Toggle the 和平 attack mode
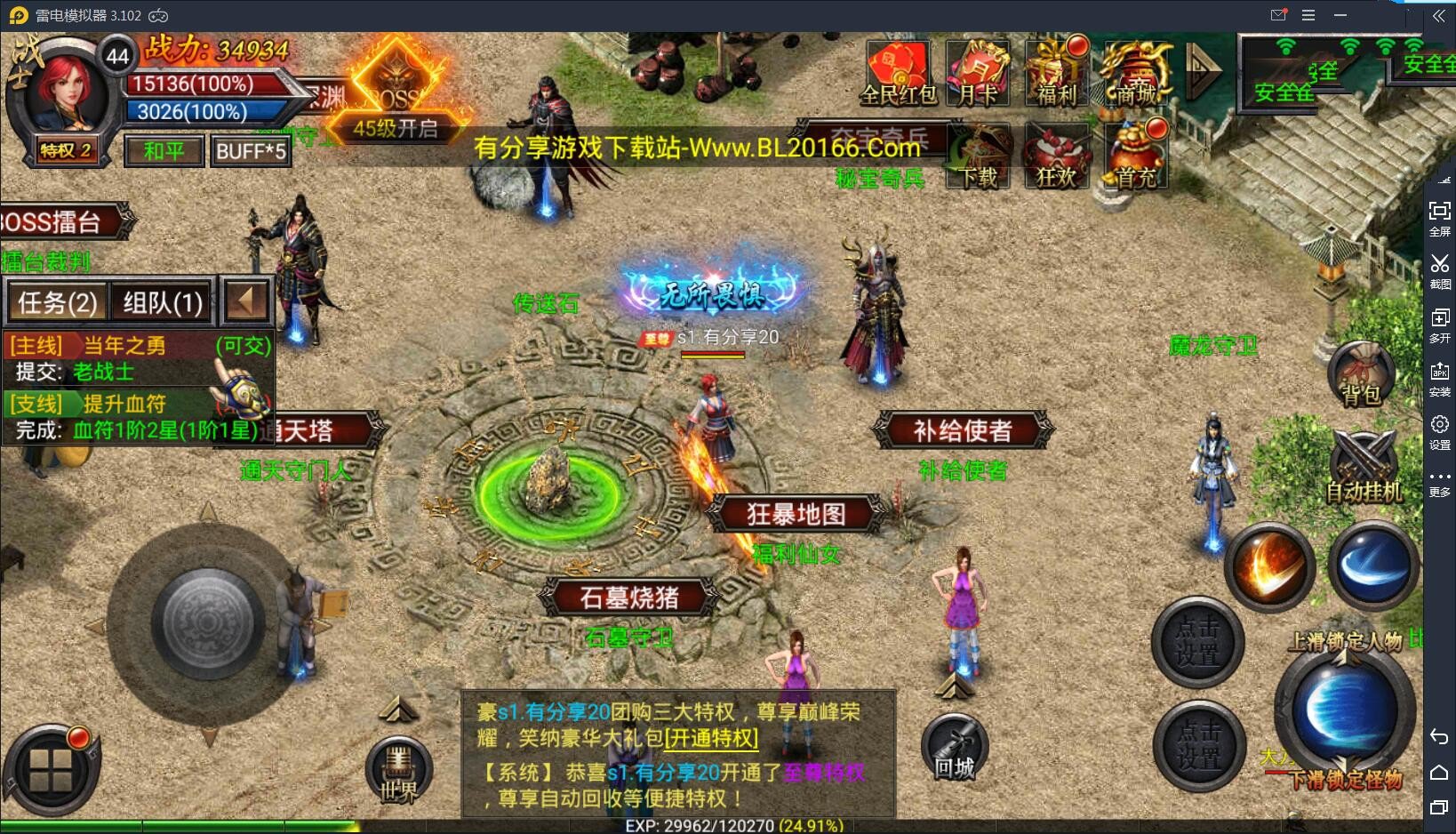This screenshot has height=834, width=1456. 163,150
